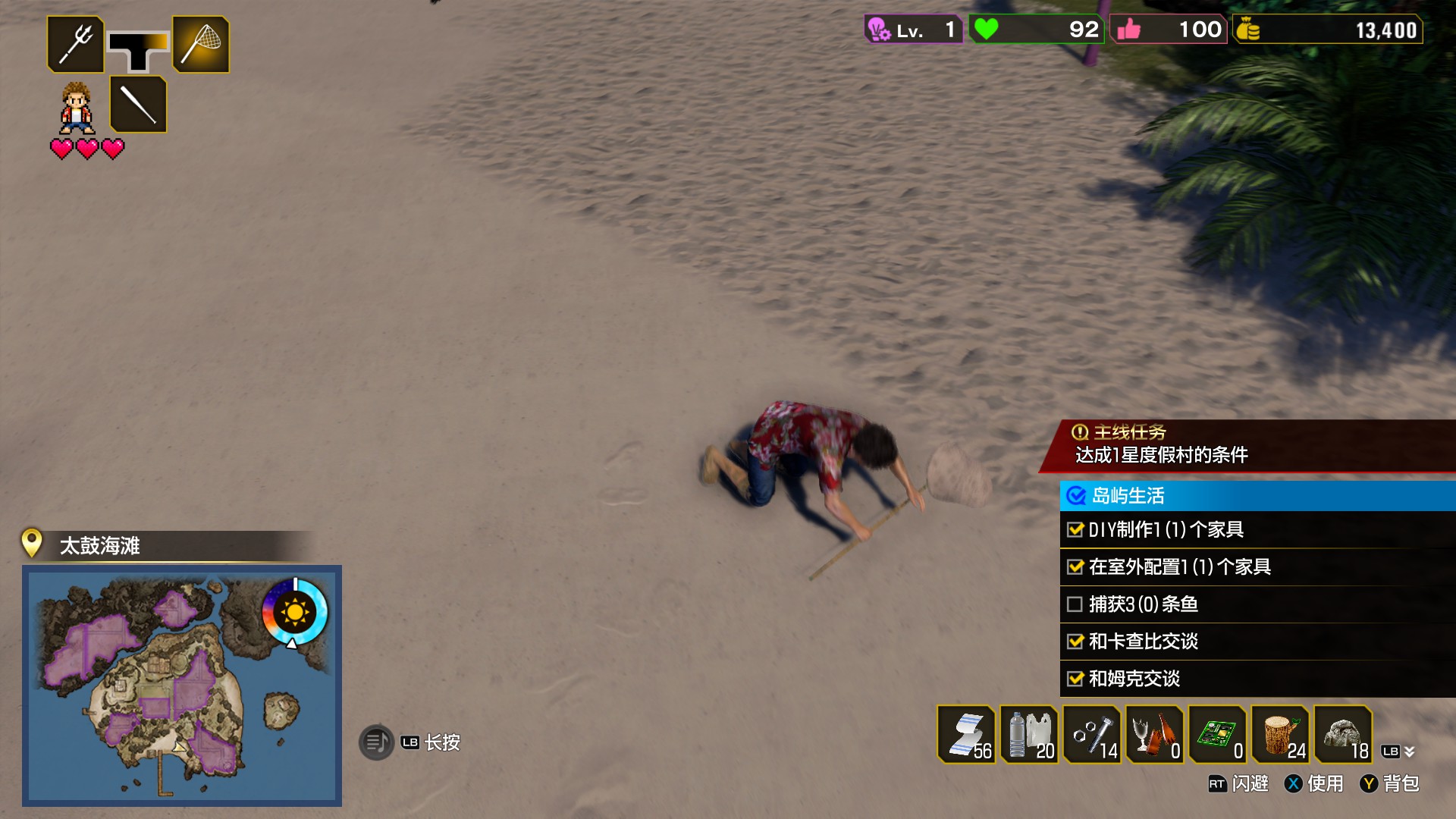Select the wood log material slot
Screen dimensions: 1456x819
1280,734
